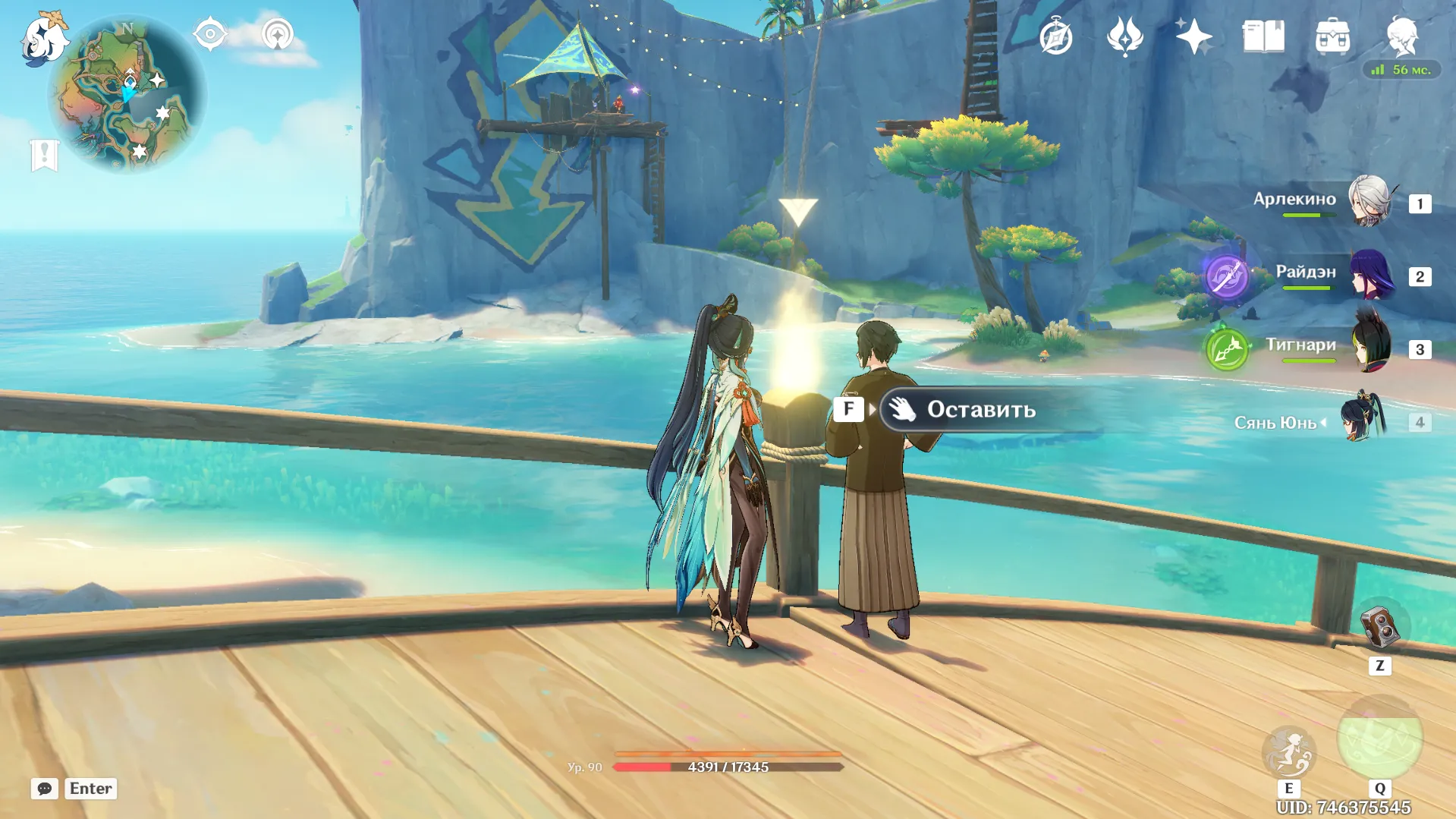Open the Paimon menu icon

pos(44,38)
